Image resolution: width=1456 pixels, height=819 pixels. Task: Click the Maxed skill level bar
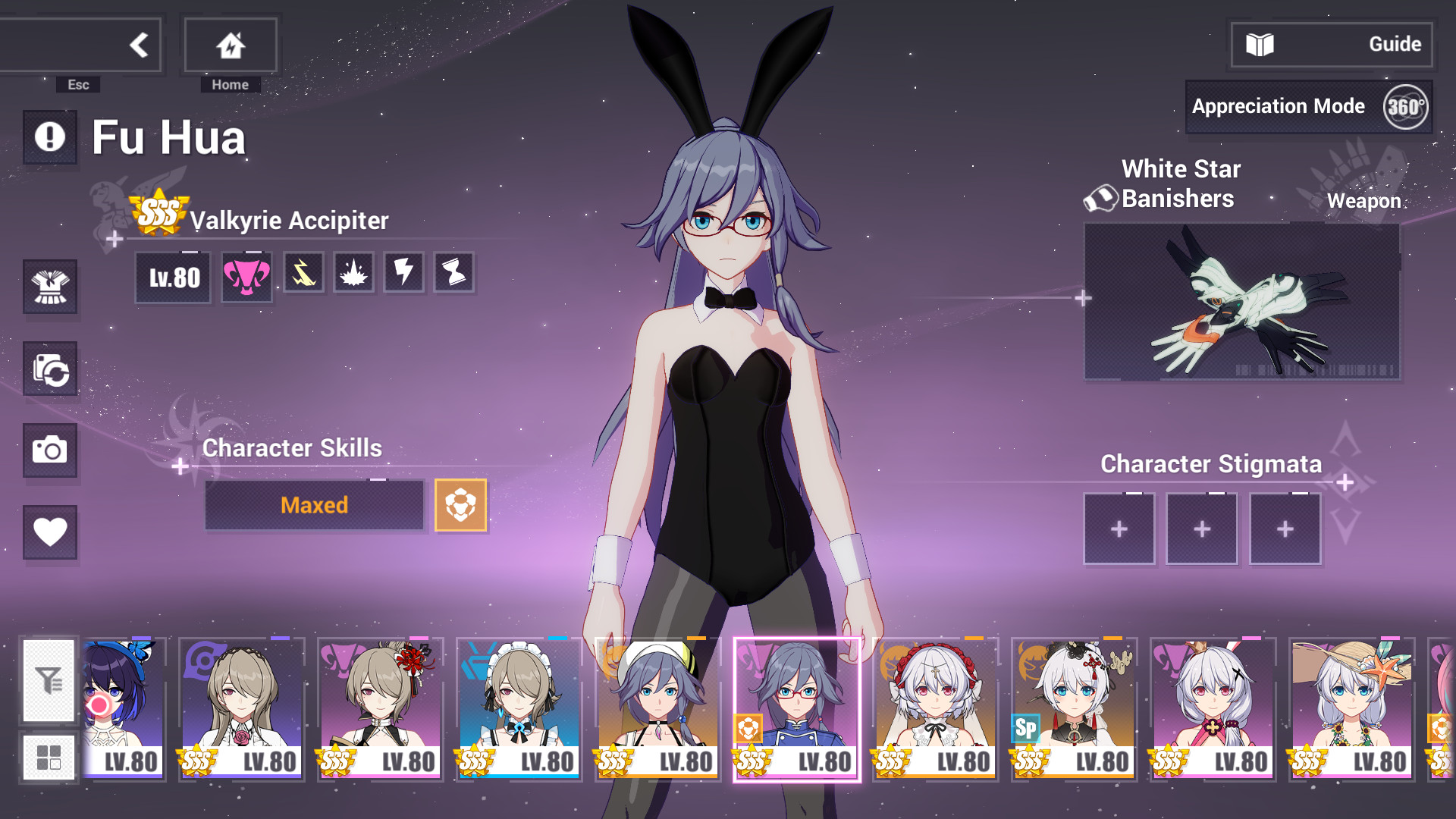pos(314,505)
